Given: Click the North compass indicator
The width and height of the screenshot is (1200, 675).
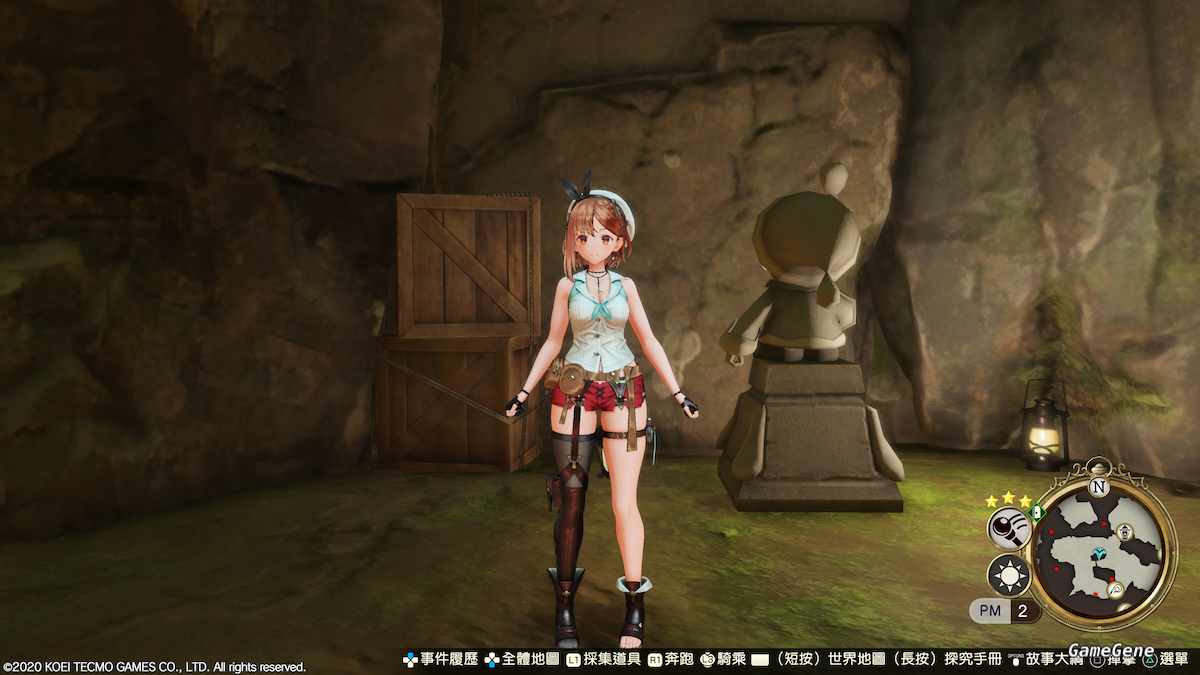Looking at the screenshot, I should click(x=1098, y=487).
